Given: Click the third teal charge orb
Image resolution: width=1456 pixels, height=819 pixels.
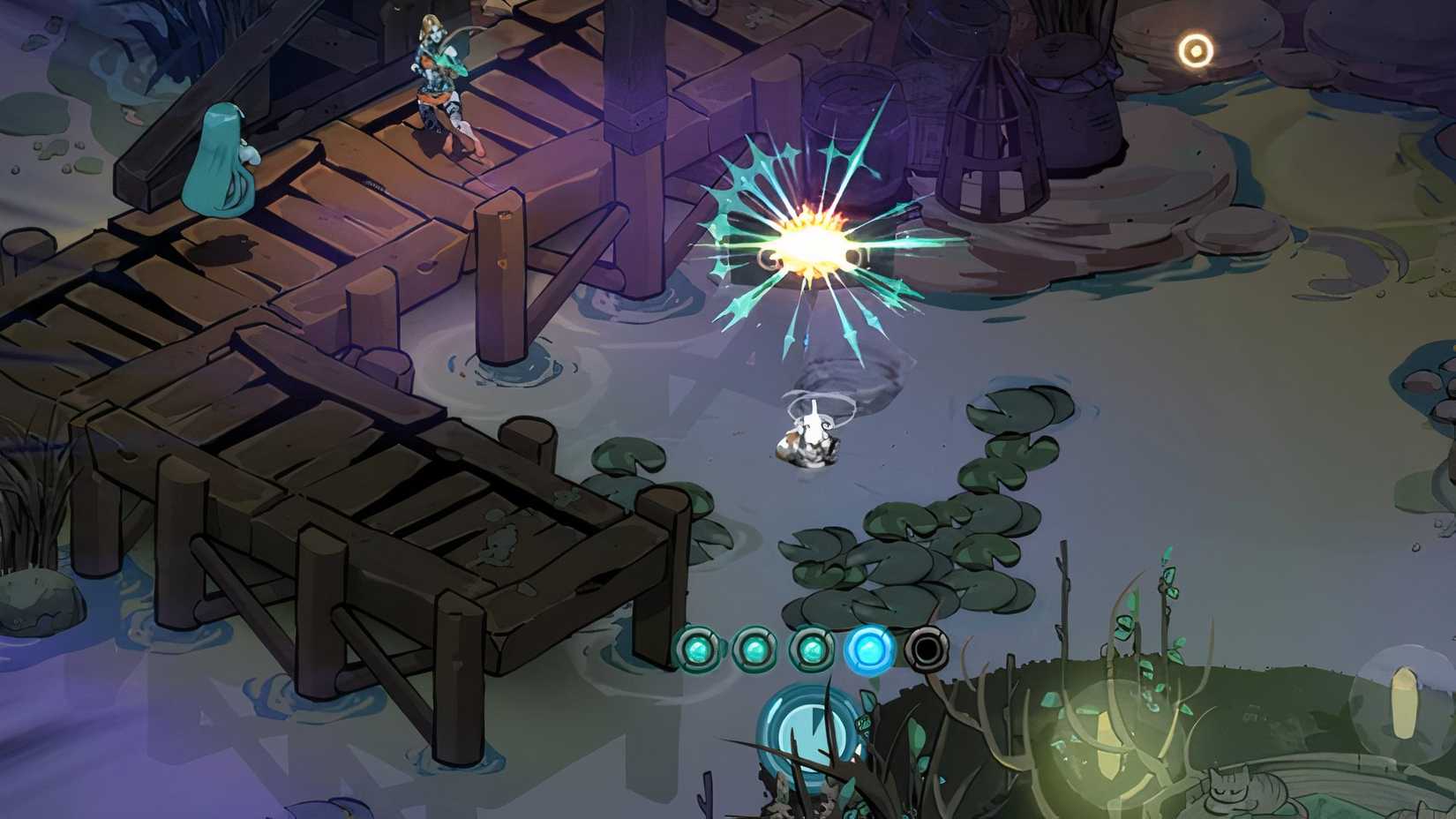Looking at the screenshot, I should coord(813,647).
